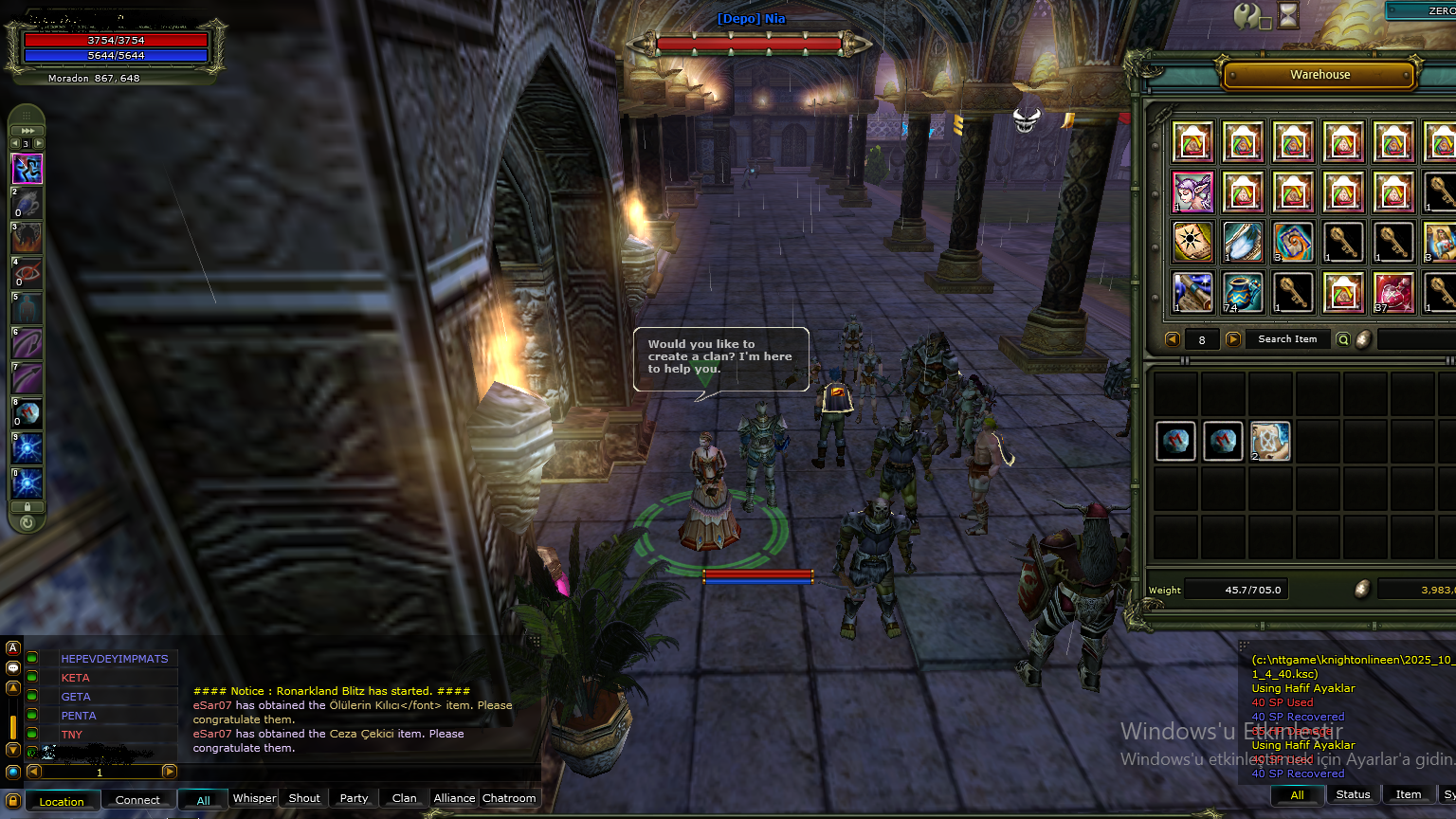Toggle the skill bar lock icon
The image size is (1456, 819).
pos(27,507)
